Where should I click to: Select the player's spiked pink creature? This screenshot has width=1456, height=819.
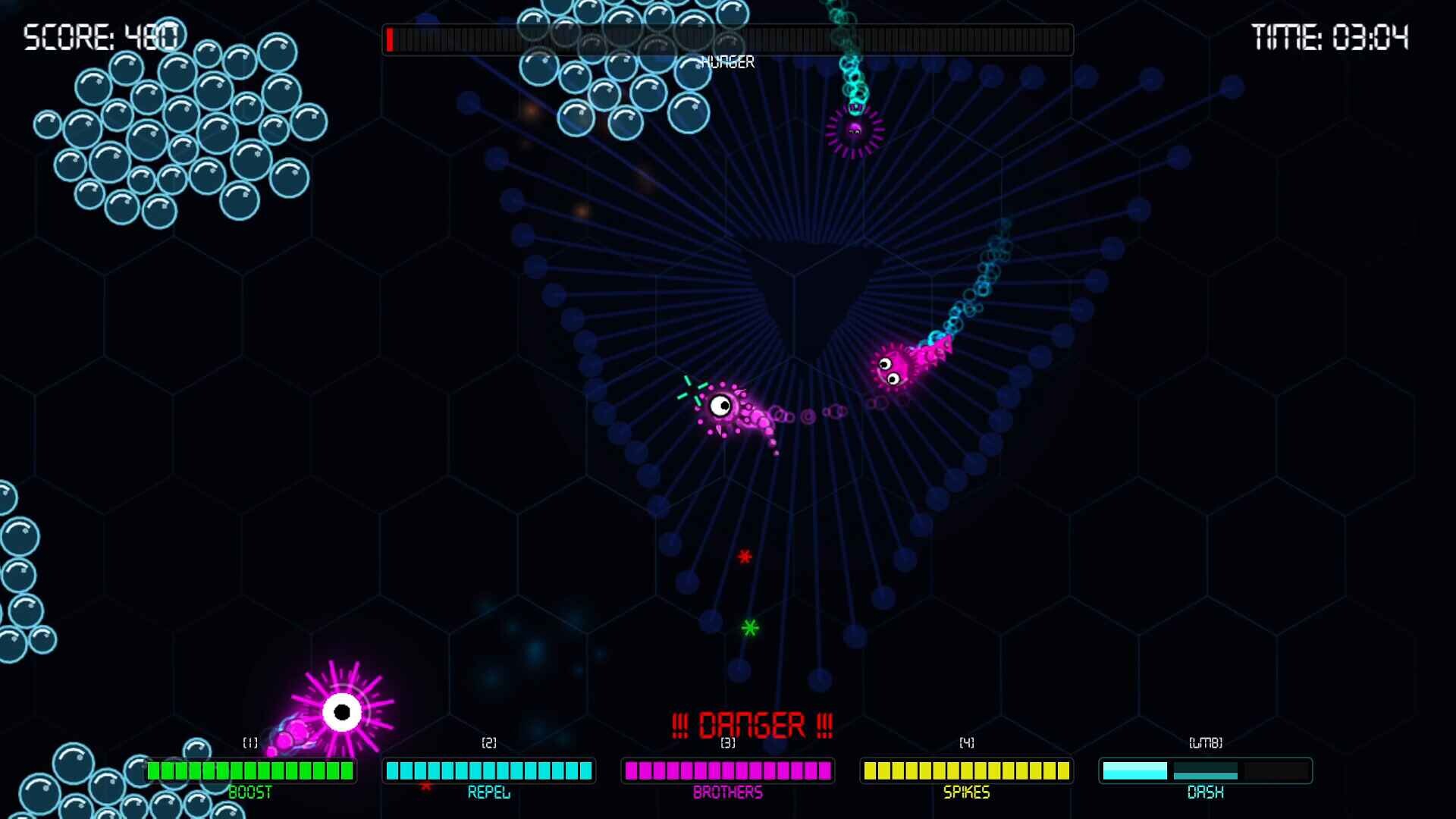click(x=340, y=711)
